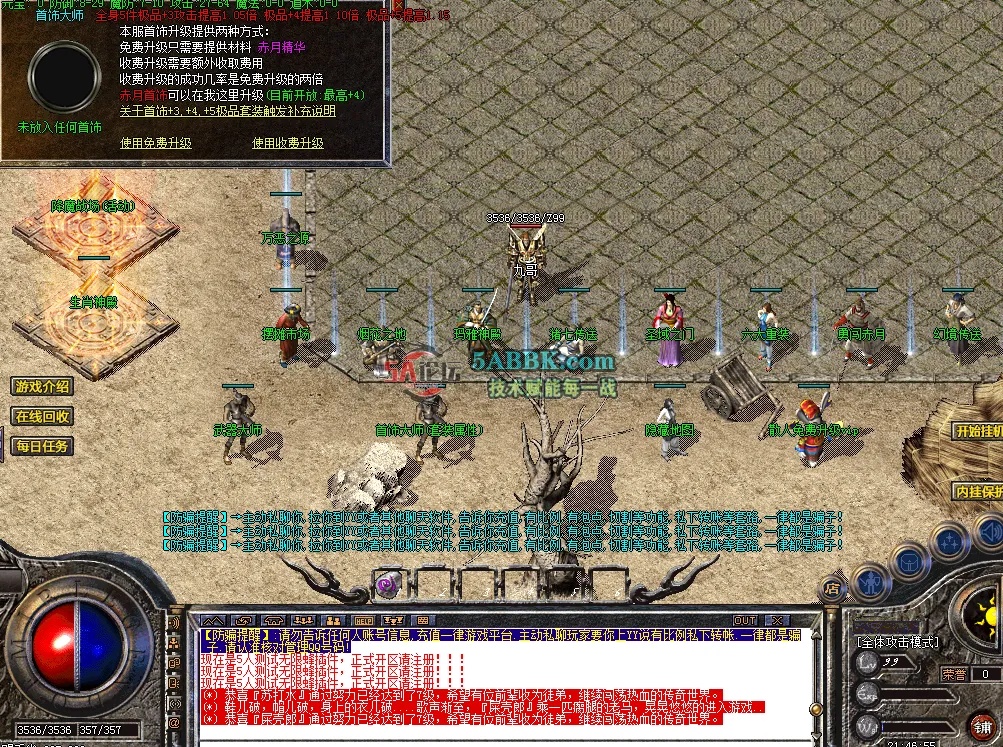This screenshot has height=747, width=1003.
Task: Select the purple orb belt slot
Action: coord(387,582)
